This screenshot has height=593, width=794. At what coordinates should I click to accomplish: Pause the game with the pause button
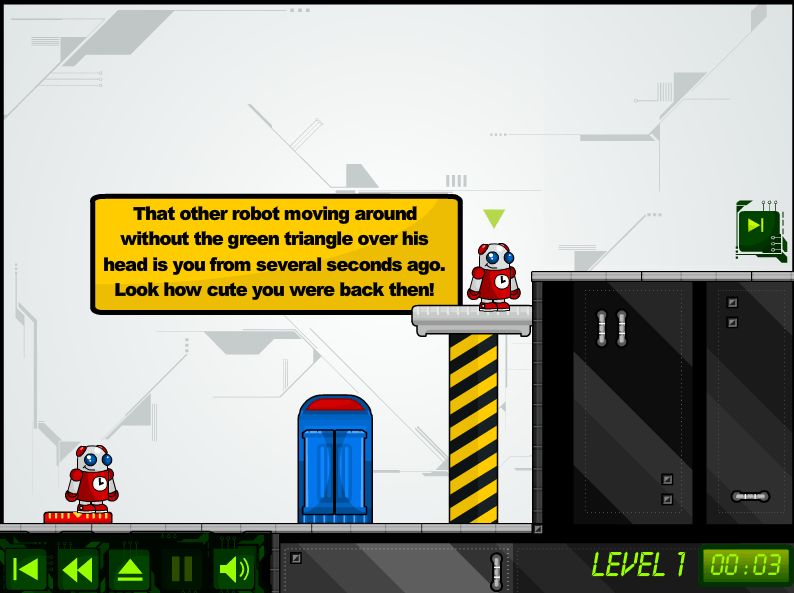182,570
